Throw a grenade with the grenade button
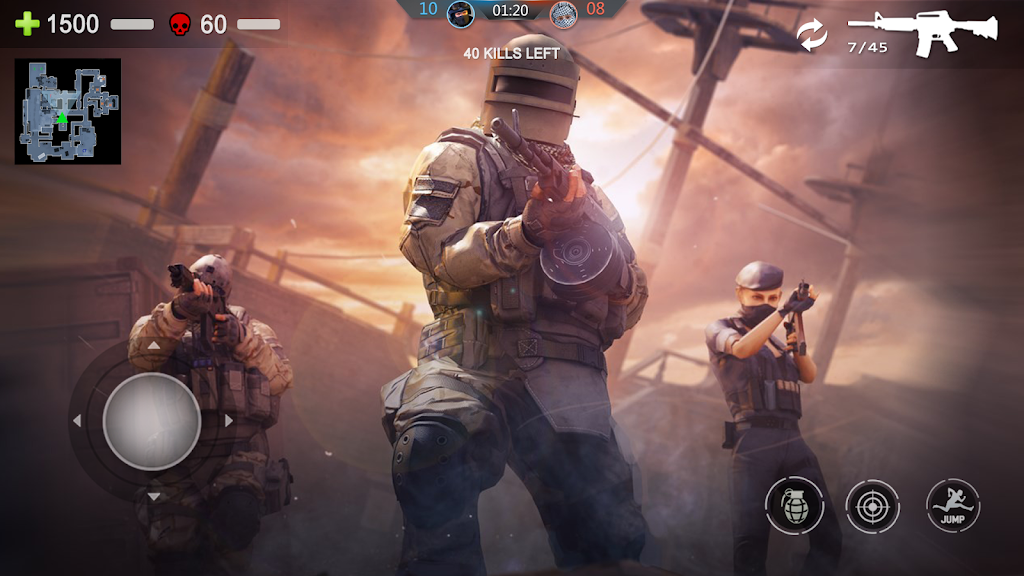The width and height of the screenshot is (1024, 576). (x=794, y=505)
